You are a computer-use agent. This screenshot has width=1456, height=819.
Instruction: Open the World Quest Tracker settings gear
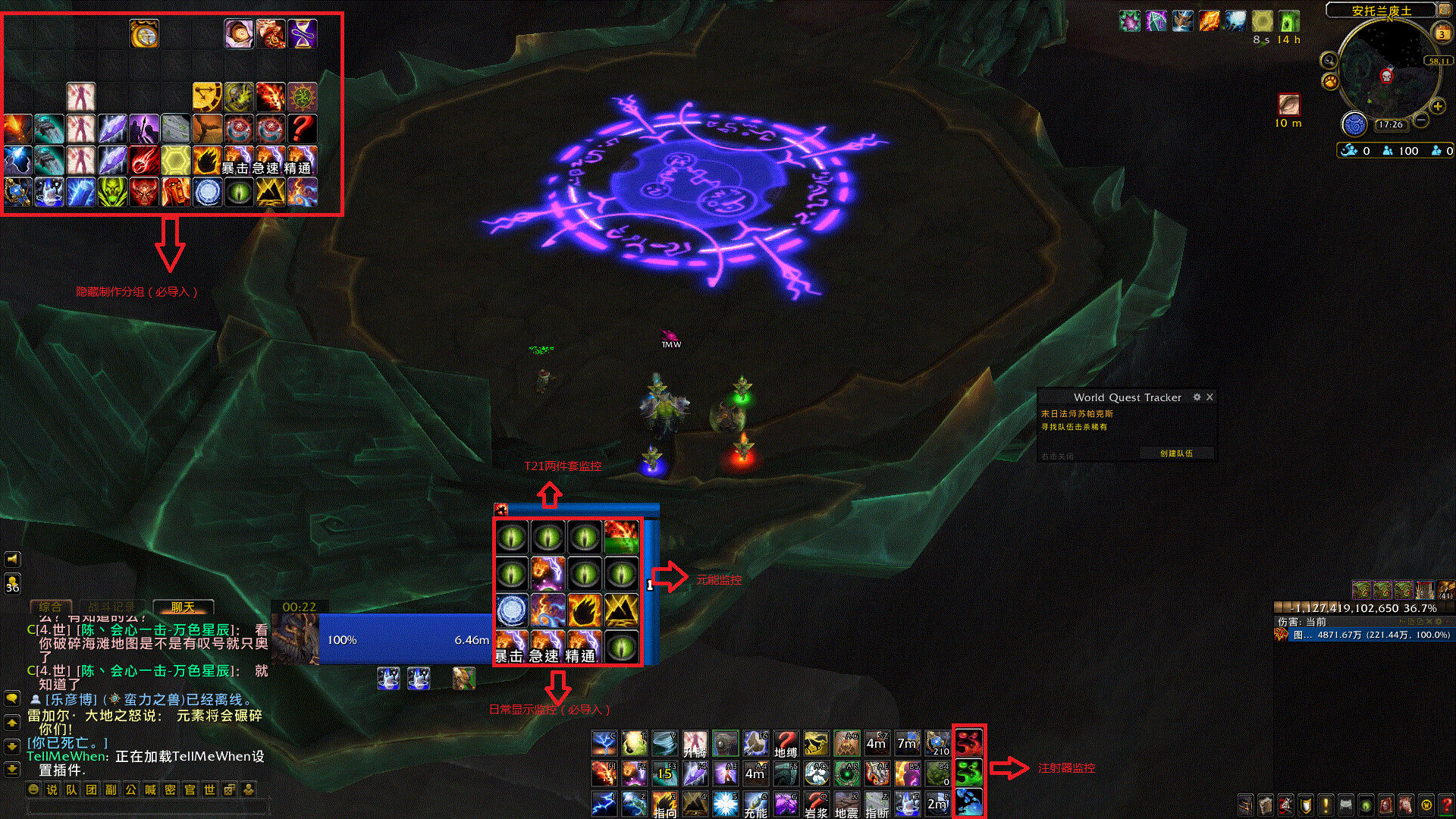(x=1197, y=397)
